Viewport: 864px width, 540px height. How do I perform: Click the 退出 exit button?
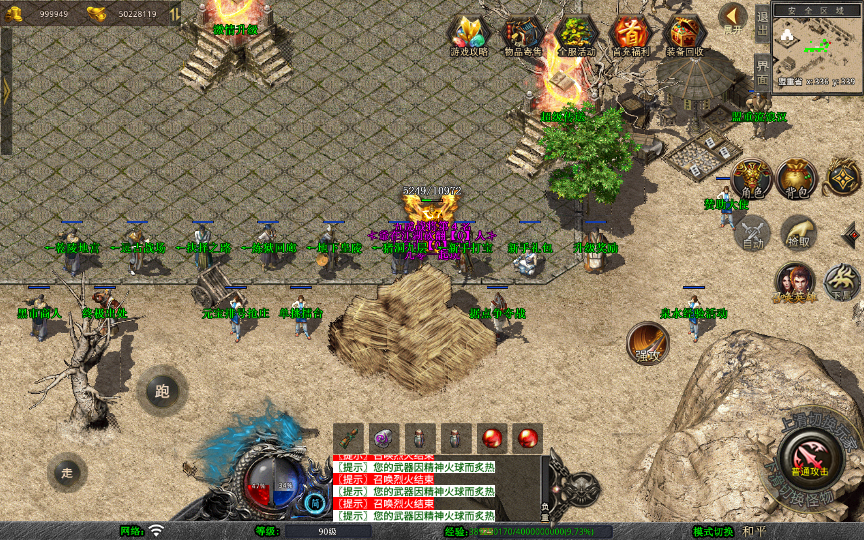coord(762,22)
